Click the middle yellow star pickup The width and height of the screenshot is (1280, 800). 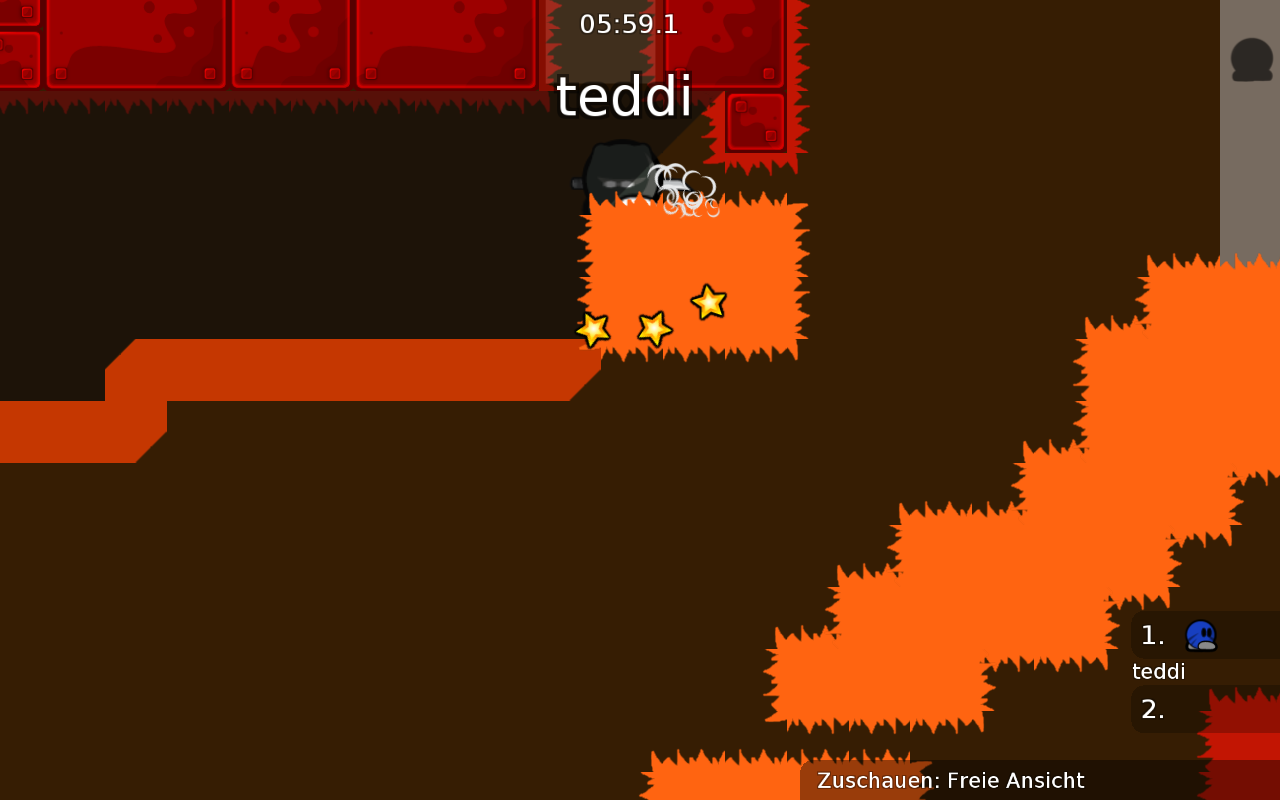point(653,327)
